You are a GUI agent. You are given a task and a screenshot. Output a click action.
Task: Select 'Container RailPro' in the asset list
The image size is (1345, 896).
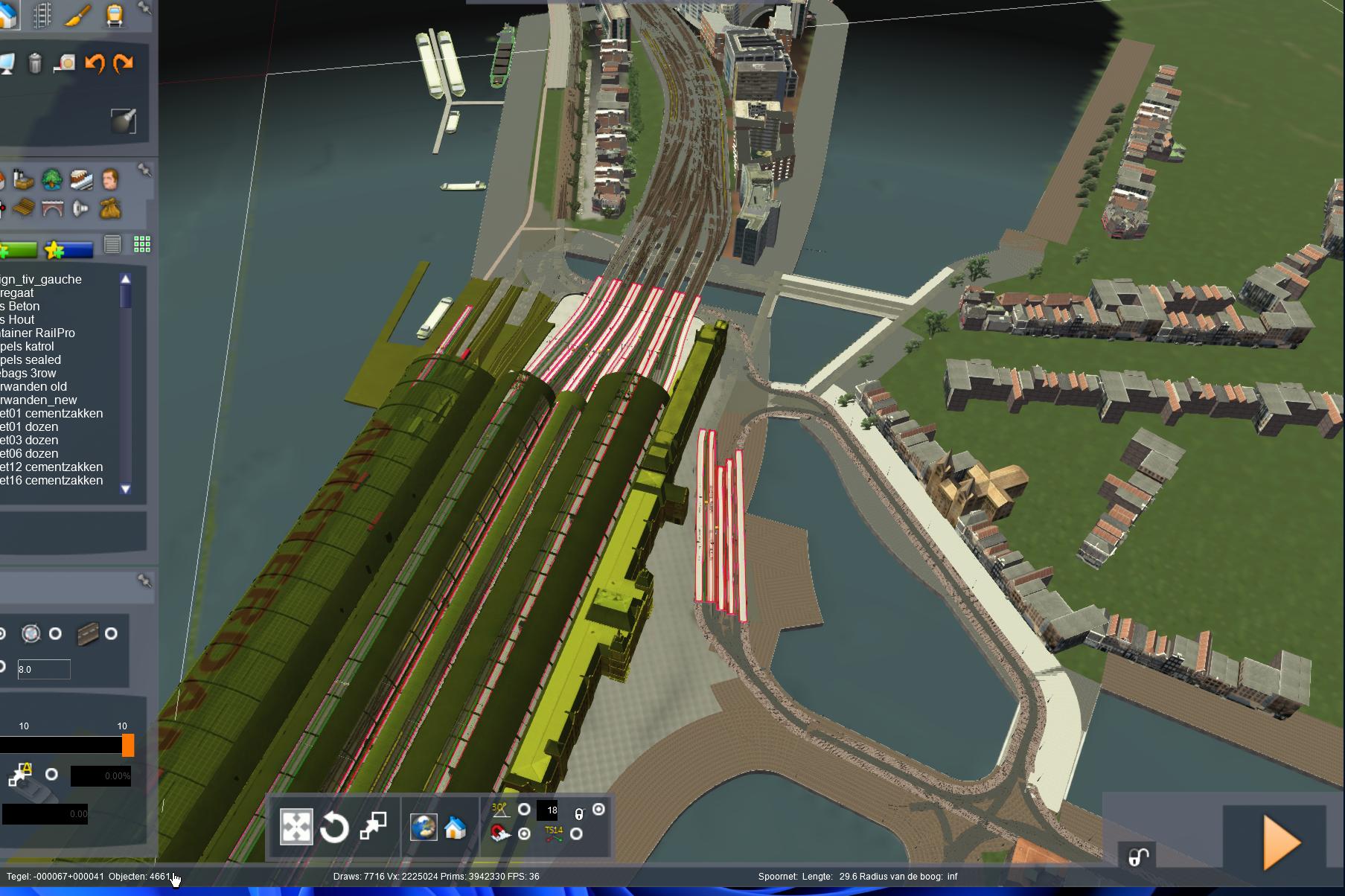click(37, 333)
